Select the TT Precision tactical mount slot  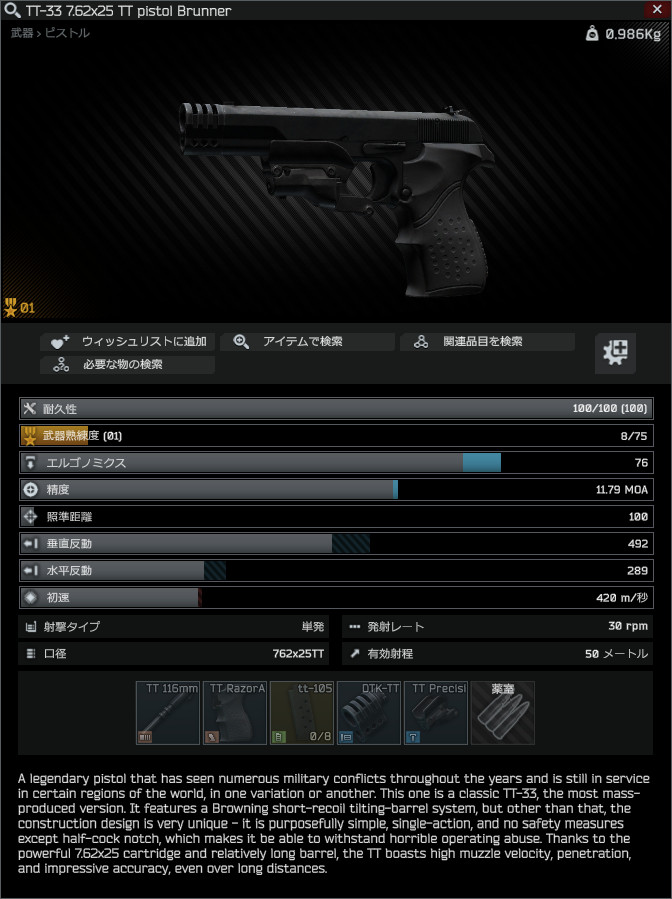click(436, 713)
